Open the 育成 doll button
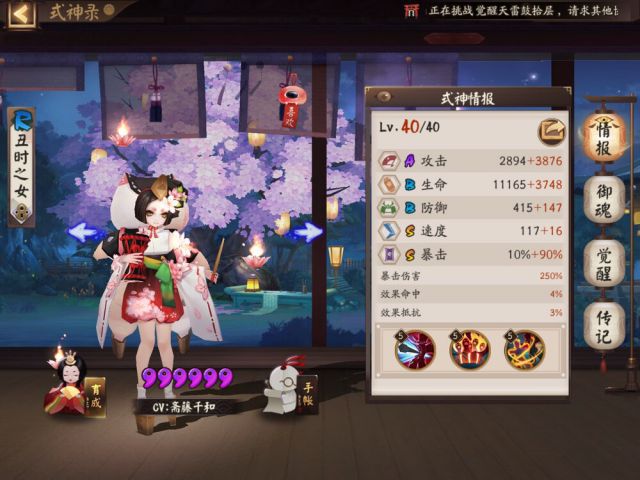 (72, 384)
